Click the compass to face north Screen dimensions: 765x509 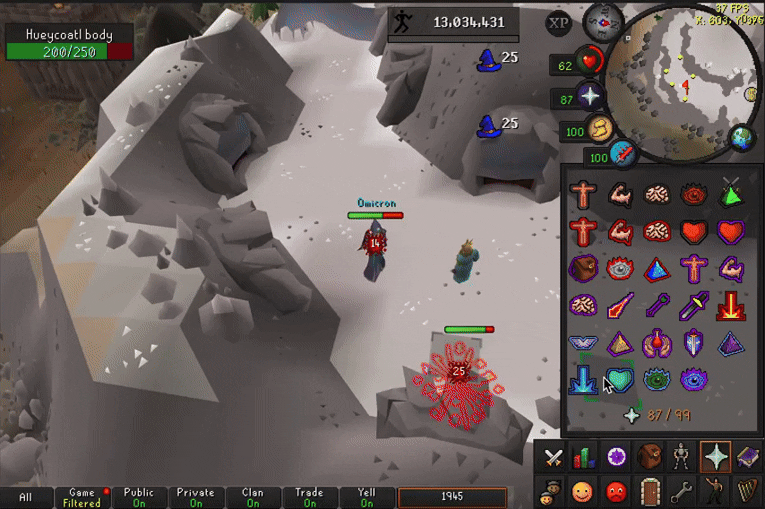[603, 19]
